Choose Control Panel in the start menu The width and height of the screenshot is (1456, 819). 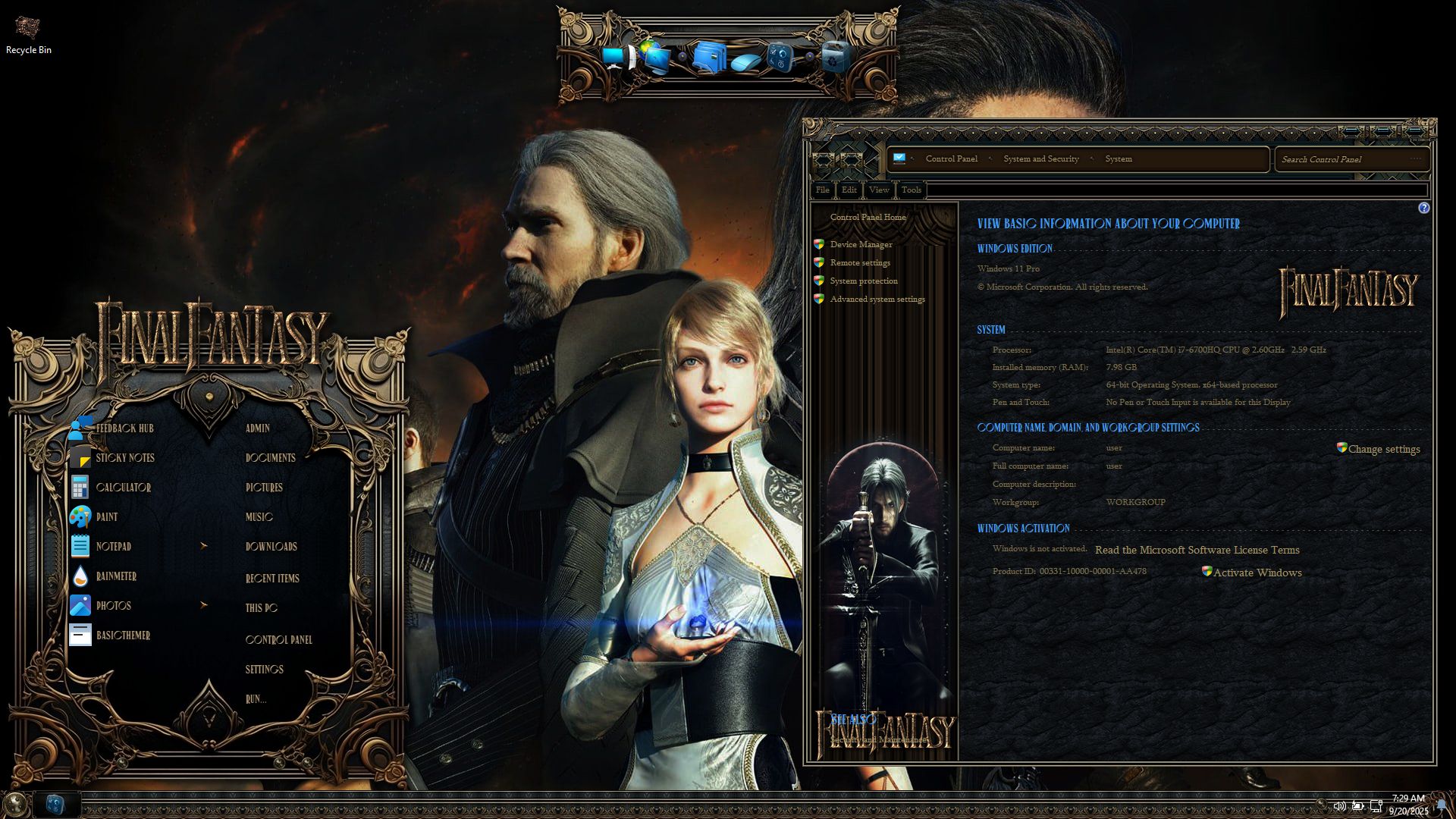[278, 640]
